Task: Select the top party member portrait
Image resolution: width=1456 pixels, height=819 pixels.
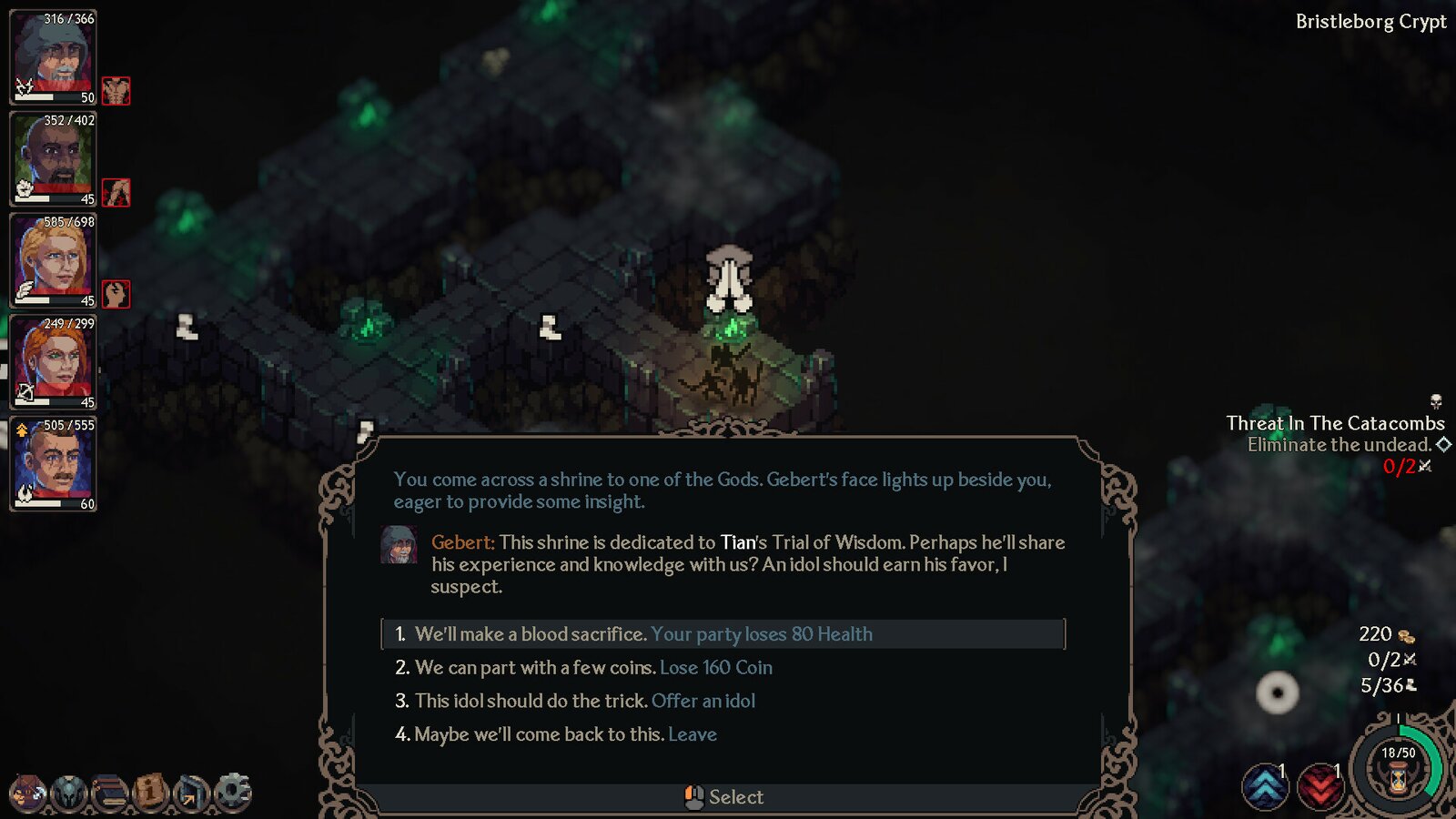Action: [52, 55]
